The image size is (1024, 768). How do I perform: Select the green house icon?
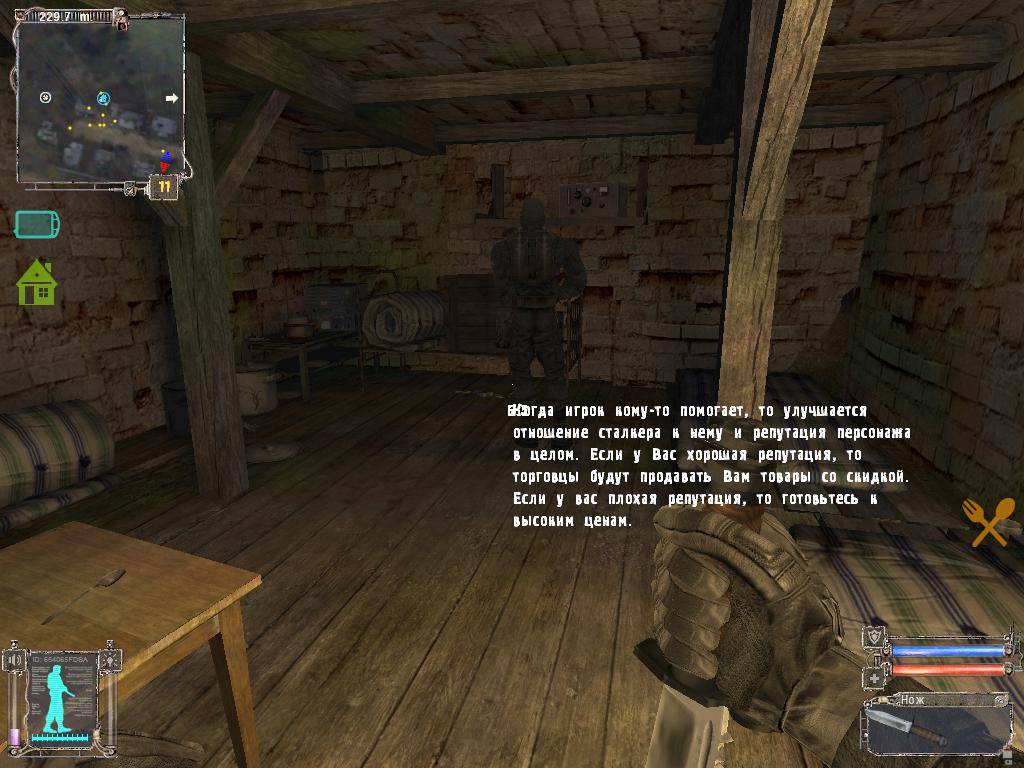36,283
